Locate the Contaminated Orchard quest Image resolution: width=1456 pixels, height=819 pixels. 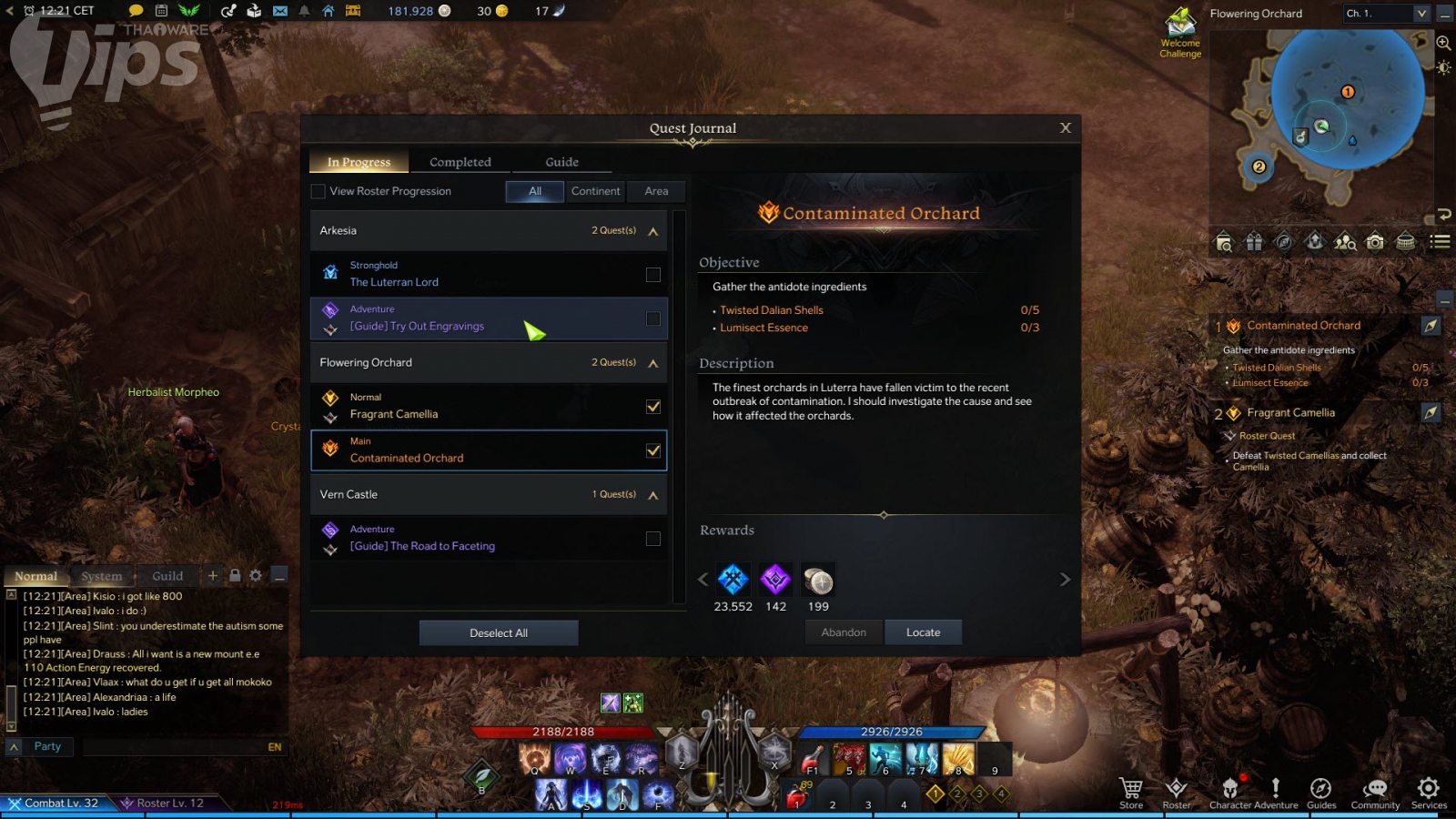923,632
